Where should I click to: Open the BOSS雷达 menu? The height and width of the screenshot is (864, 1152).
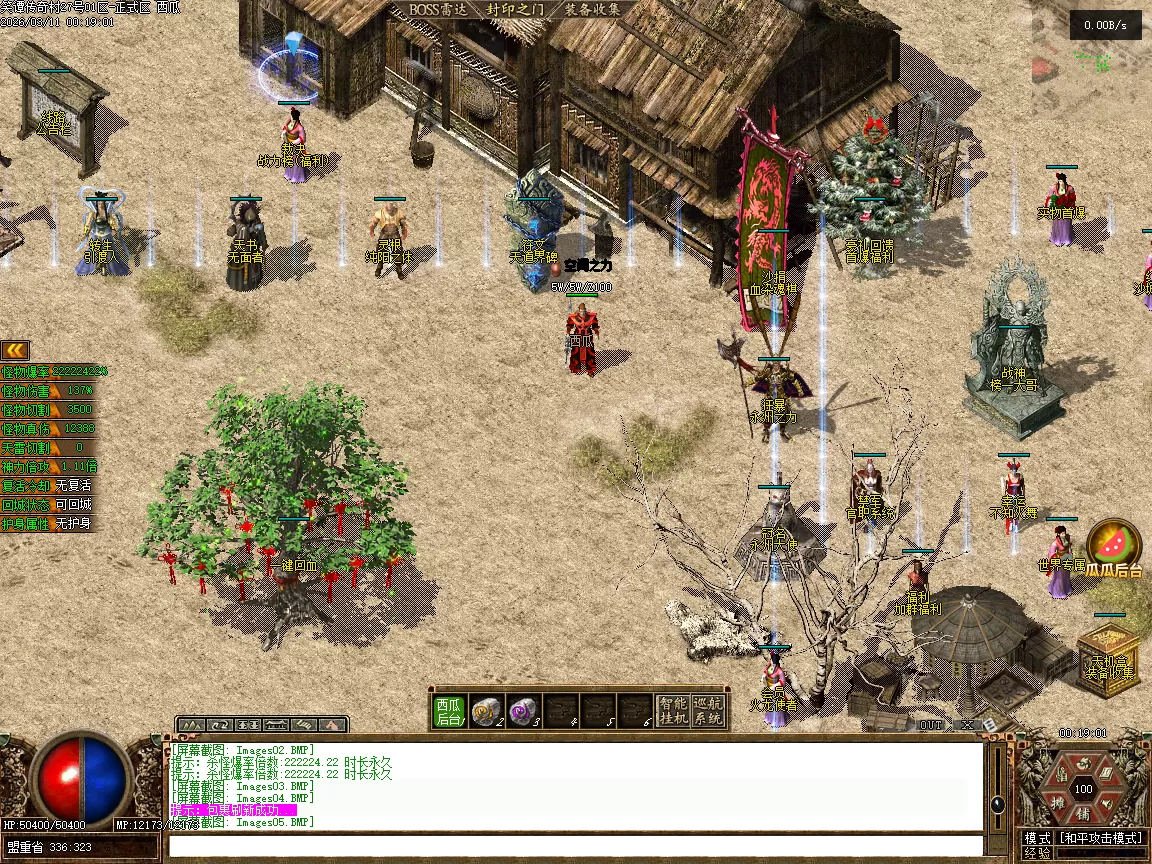pyautogui.click(x=438, y=9)
